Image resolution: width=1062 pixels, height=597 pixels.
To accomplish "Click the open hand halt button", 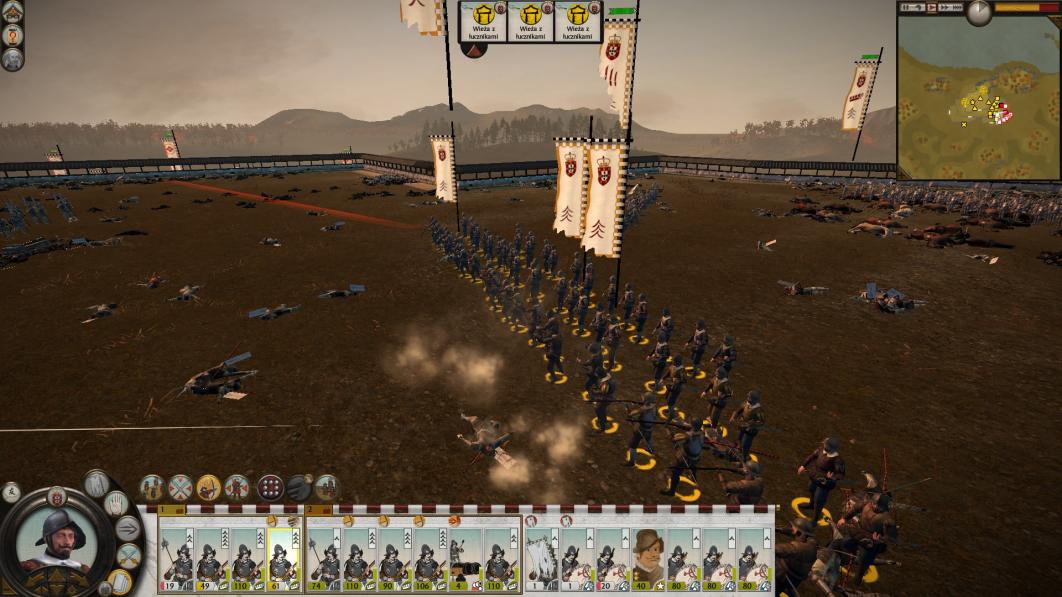I will (x=118, y=502).
